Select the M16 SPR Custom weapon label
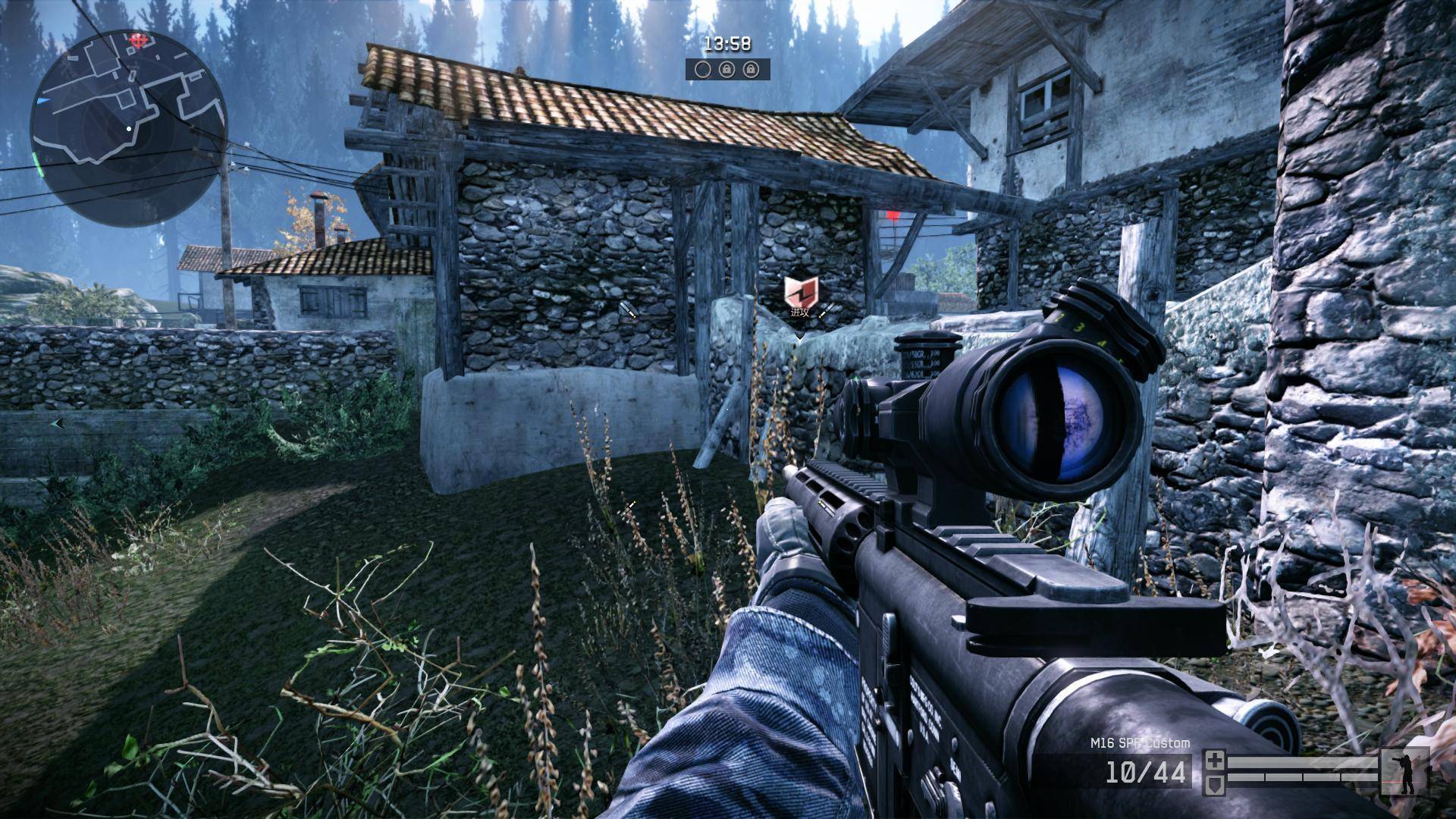Viewport: 1456px width, 819px height. (1140, 743)
